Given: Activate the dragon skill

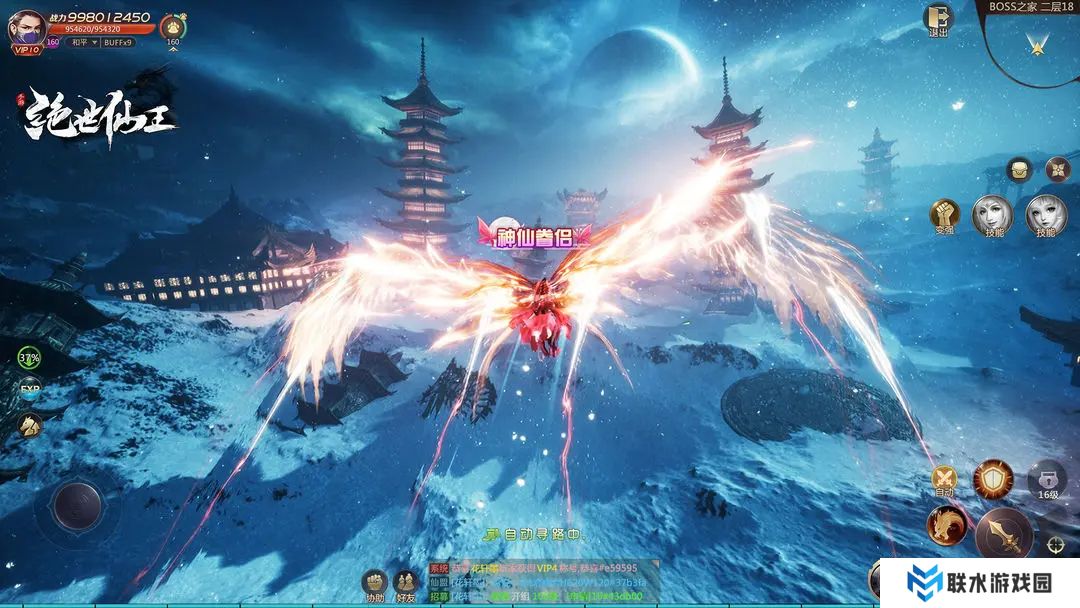Looking at the screenshot, I should (946, 526).
